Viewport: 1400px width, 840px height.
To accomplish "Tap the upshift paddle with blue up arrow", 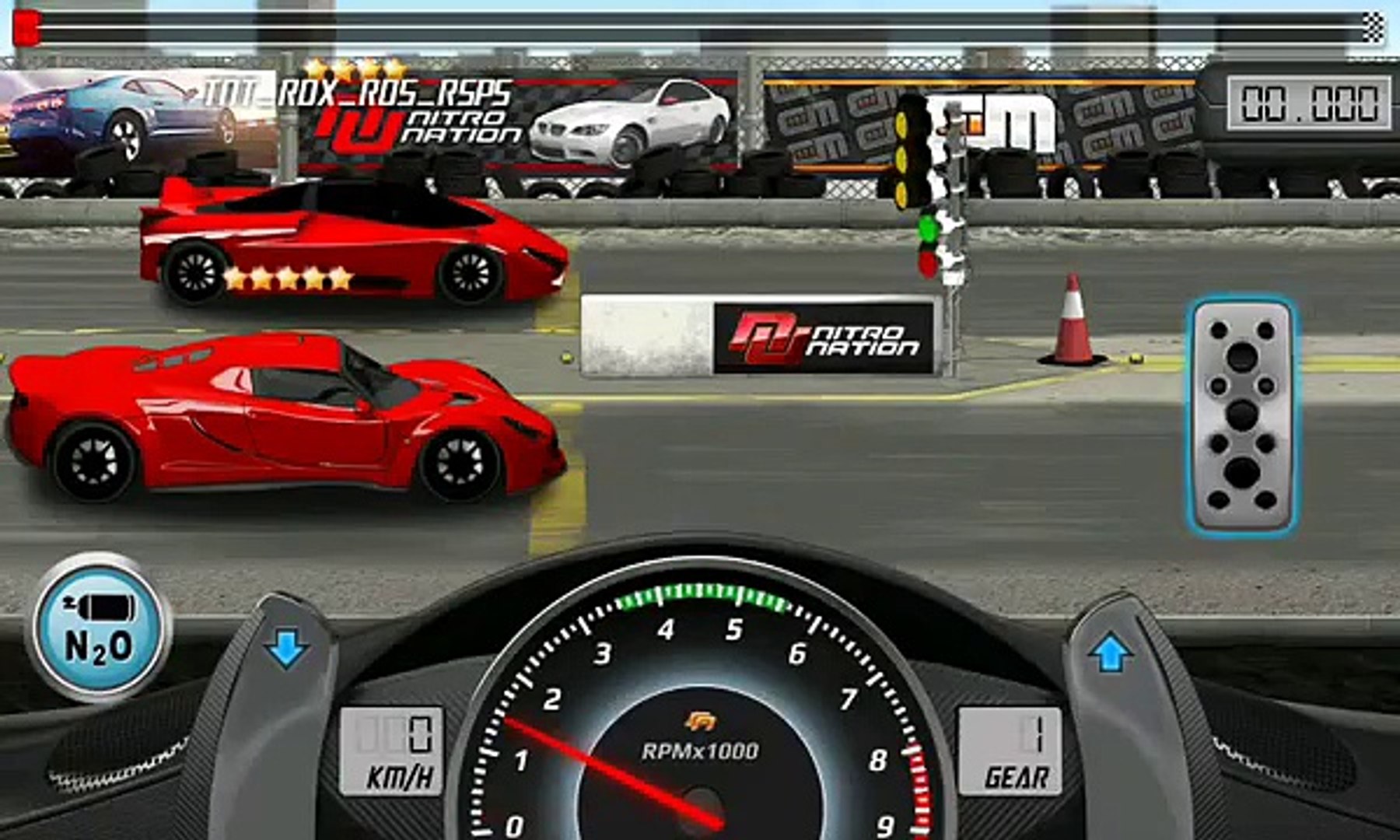I will 1111,653.
